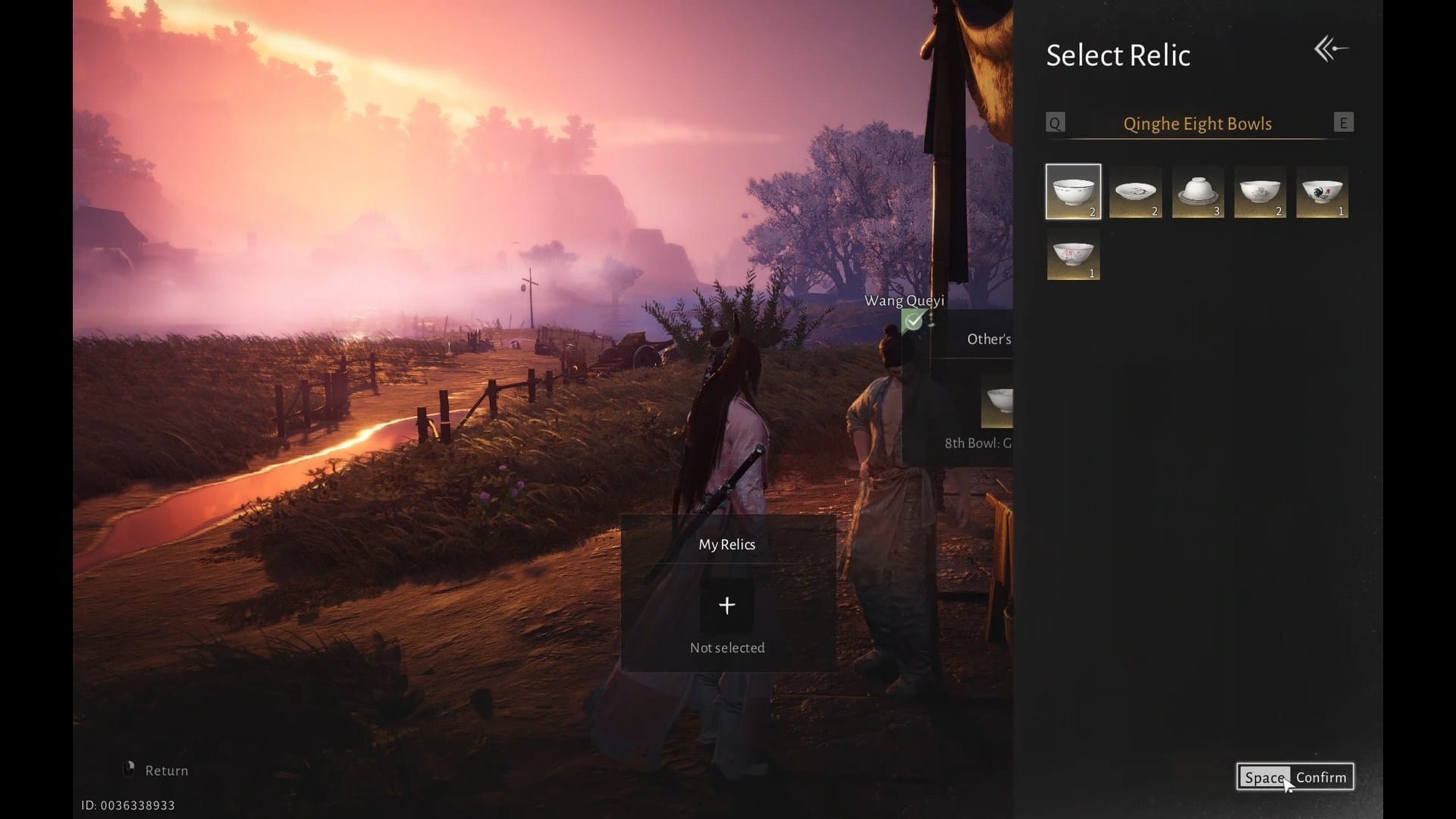
Task: Select the bowl with faint grey floral design
Action: pos(1260,191)
